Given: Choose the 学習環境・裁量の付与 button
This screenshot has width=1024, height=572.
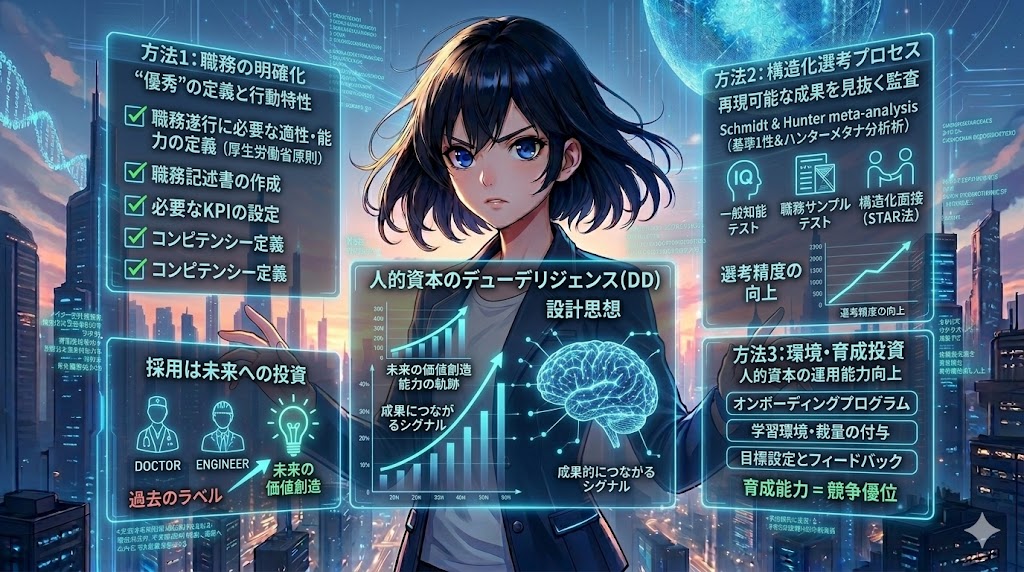Looking at the screenshot, I should [819, 432].
